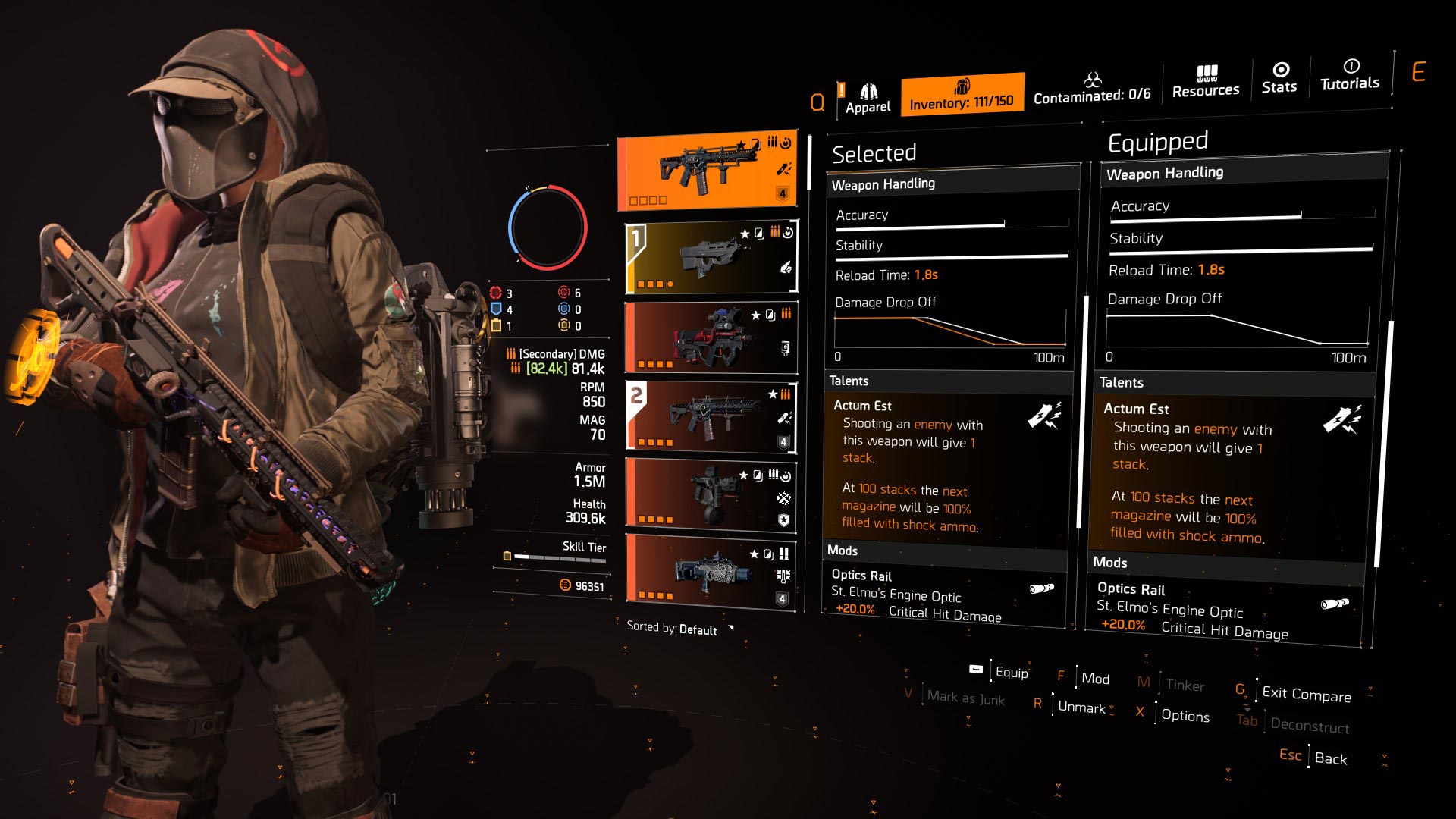Select the weapon slot numbered 2
This screenshot has height=819, width=1456.
[x=711, y=416]
